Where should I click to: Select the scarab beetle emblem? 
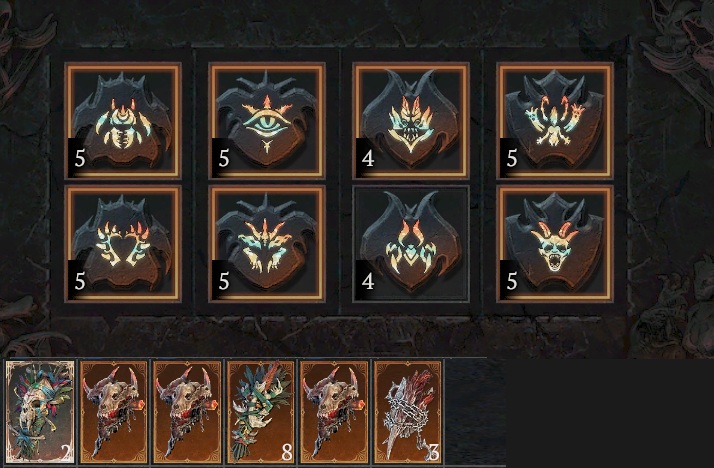pyautogui.click(x=123, y=120)
